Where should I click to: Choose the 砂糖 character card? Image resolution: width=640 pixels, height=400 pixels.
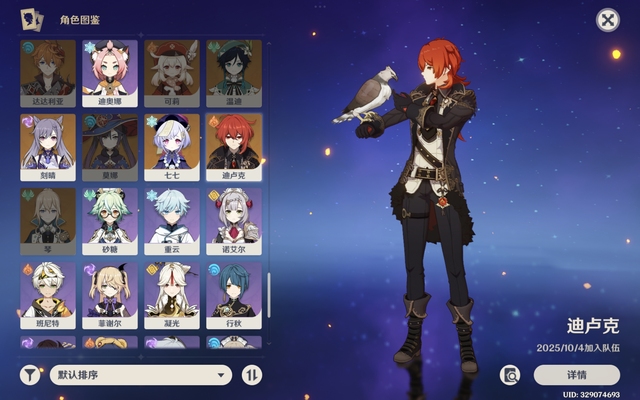click(x=110, y=220)
